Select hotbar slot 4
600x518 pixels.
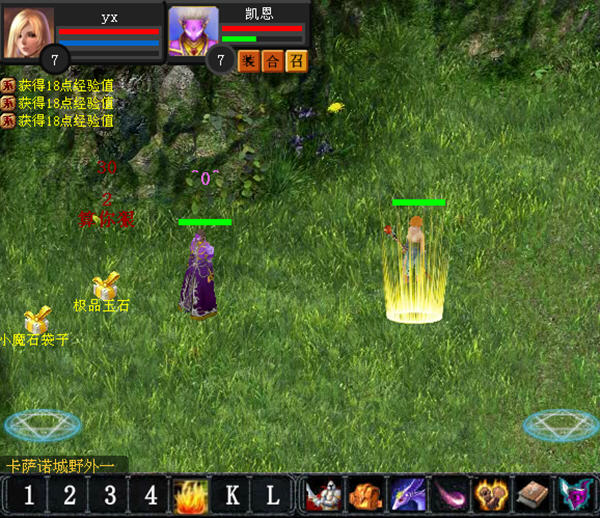pos(150,495)
